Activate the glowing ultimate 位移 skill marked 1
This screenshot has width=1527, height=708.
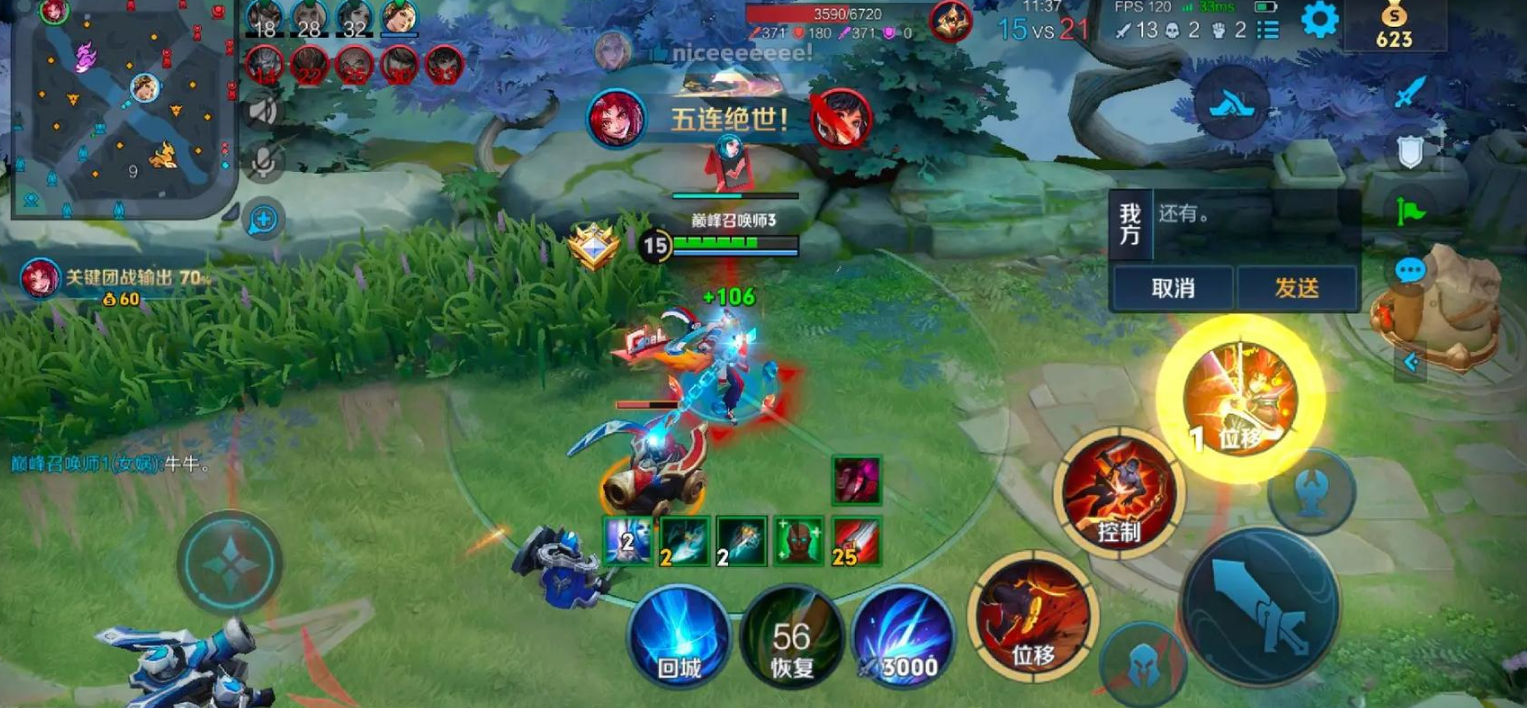click(x=1240, y=399)
